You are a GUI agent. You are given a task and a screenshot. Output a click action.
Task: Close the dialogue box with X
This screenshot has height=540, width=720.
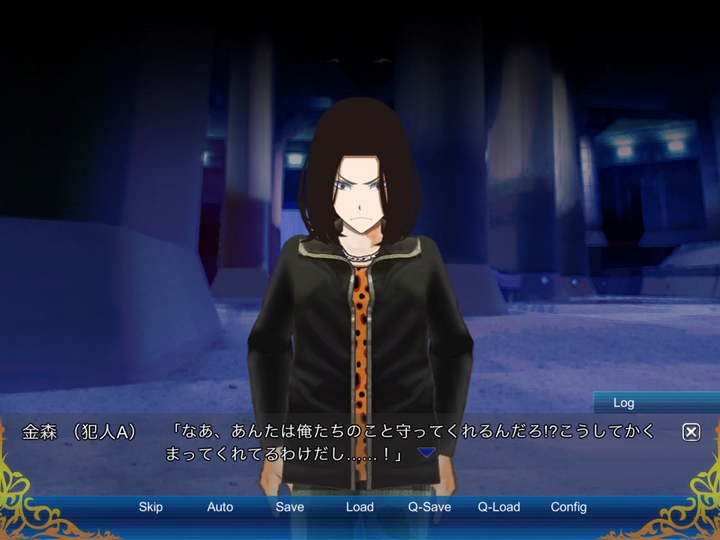click(x=691, y=432)
